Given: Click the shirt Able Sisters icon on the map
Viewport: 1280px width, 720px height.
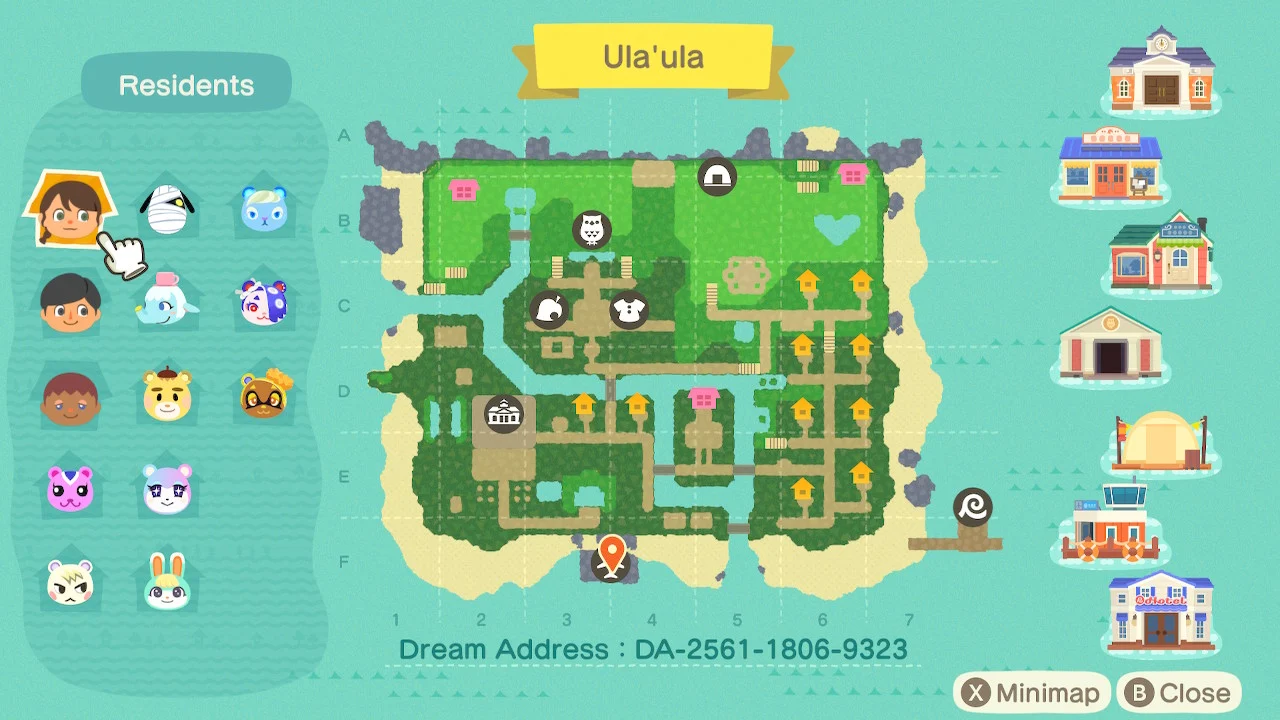Looking at the screenshot, I should point(631,311).
